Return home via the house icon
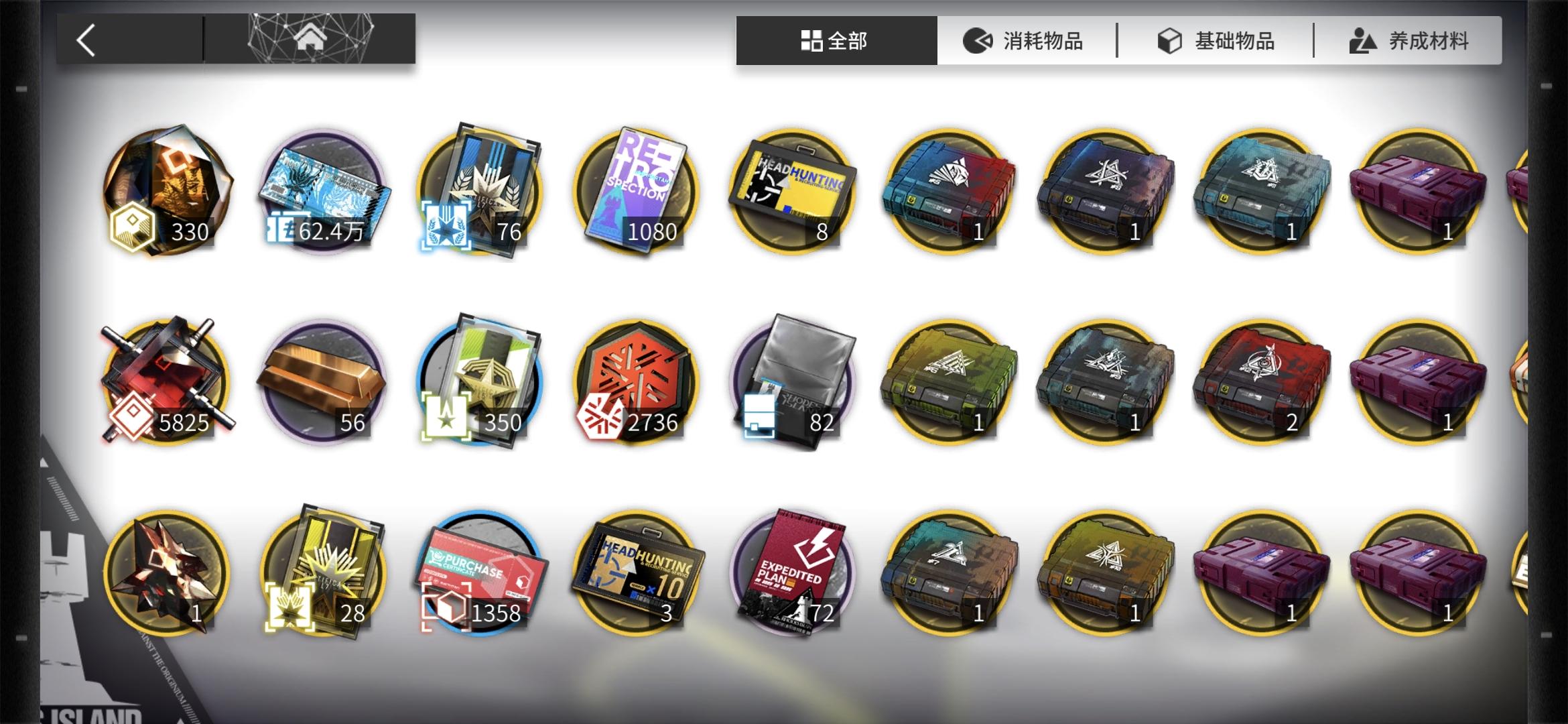This screenshot has width=1568, height=724. click(309, 40)
